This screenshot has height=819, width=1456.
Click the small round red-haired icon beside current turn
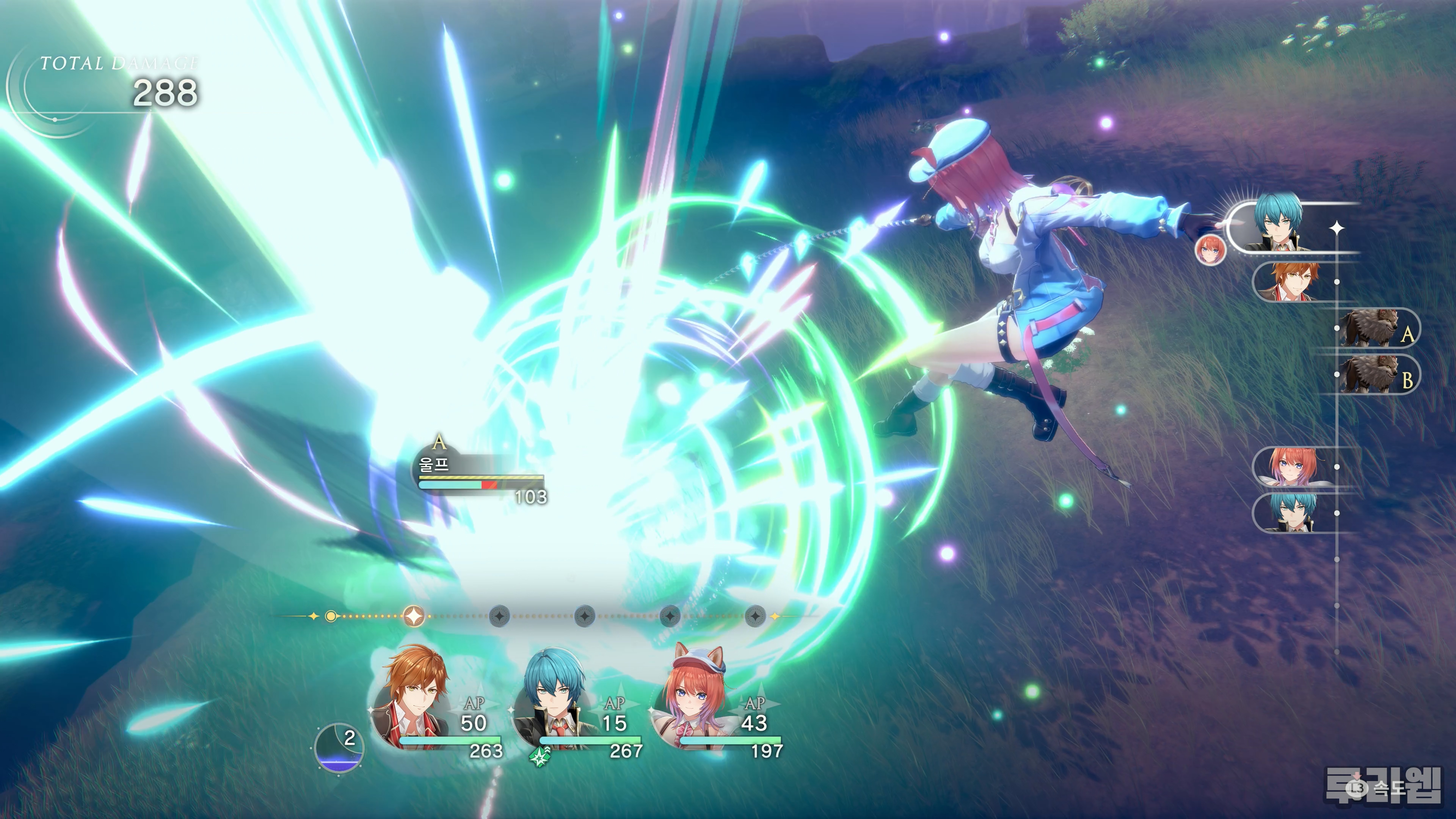click(x=1210, y=250)
